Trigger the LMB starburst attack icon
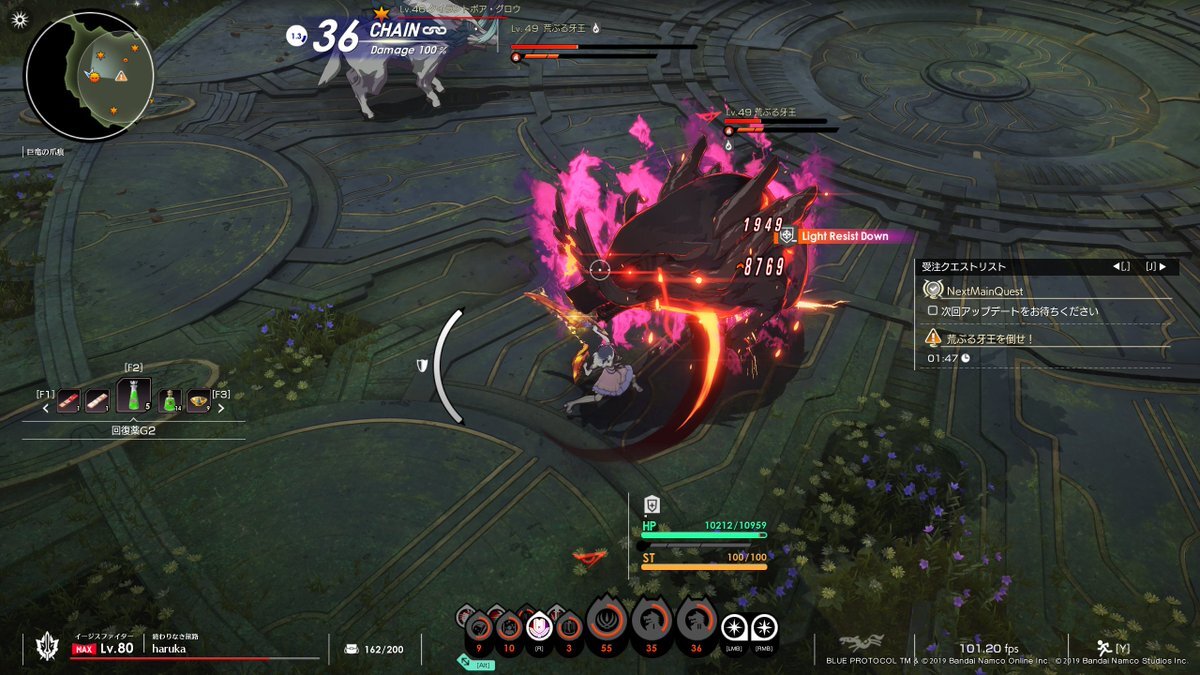This screenshot has height=675, width=1200. pyautogui.click(x=735, y=628)
